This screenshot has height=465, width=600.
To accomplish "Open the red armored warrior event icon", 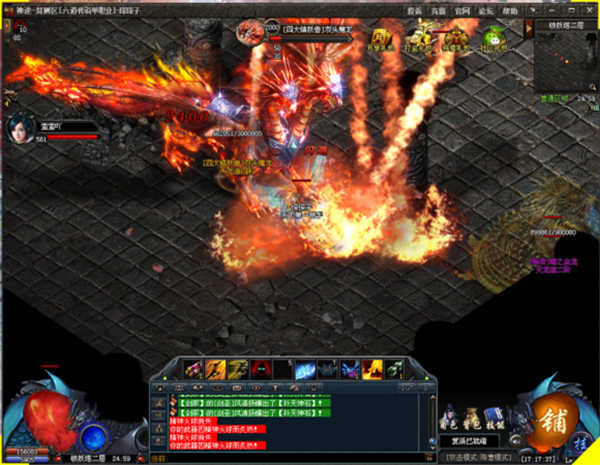I will click(455, 40).
